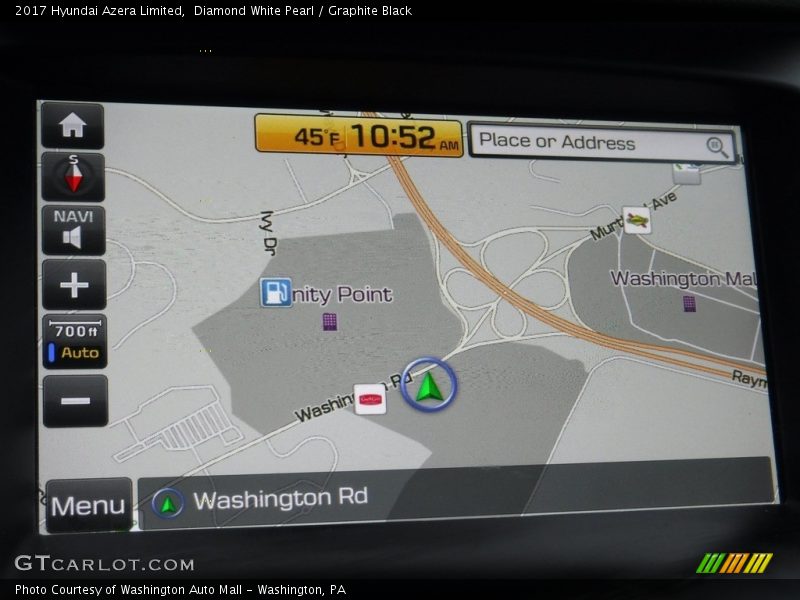
Task: Toggle the compass orientation button
Action: point(72,177)
